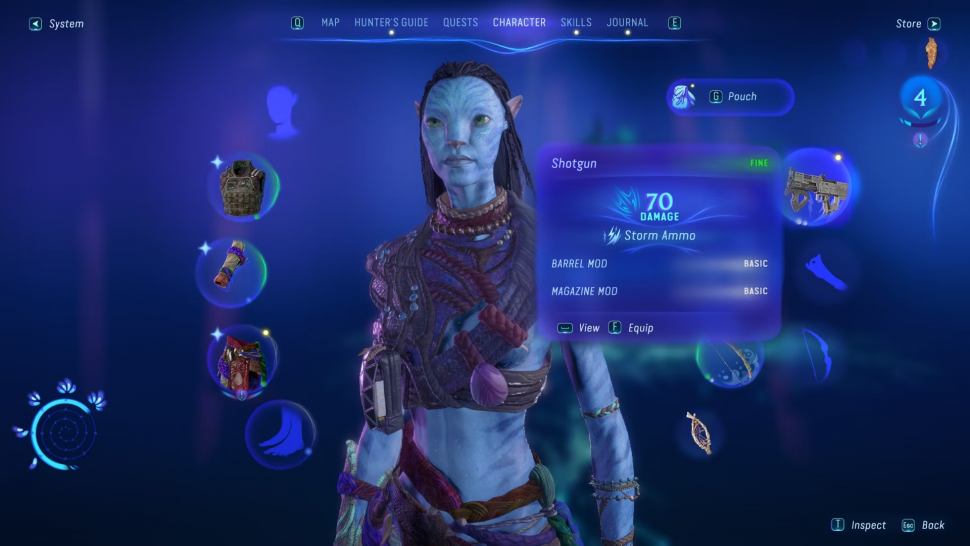Viewport: 970px width, 546px height.
Task: Choose the foot gear slot
Action: pyautogui.click(x=280, y=434)
